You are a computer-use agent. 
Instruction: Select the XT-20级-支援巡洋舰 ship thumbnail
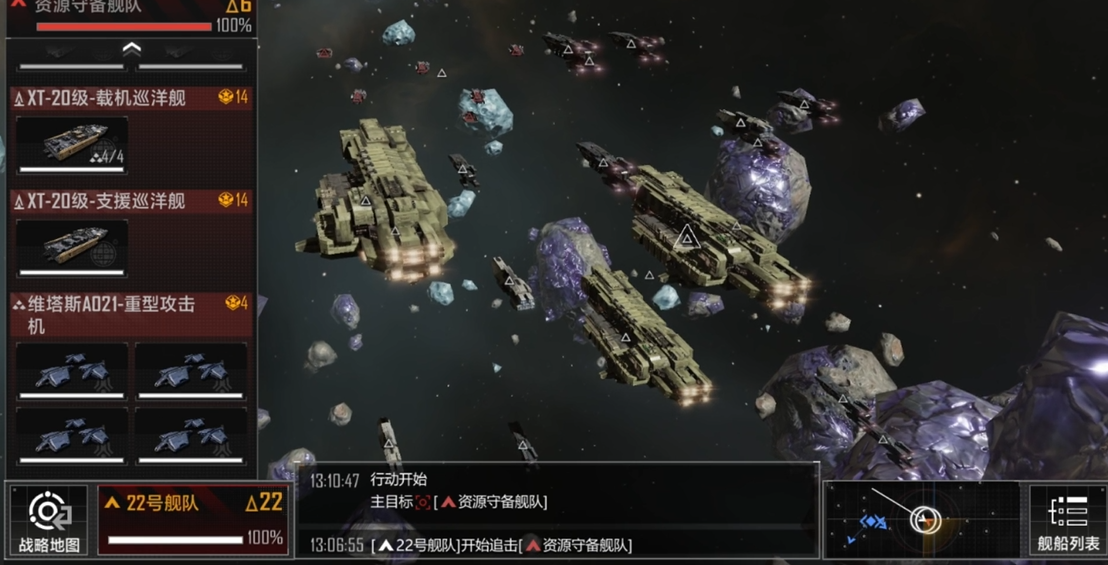point(72,247)
